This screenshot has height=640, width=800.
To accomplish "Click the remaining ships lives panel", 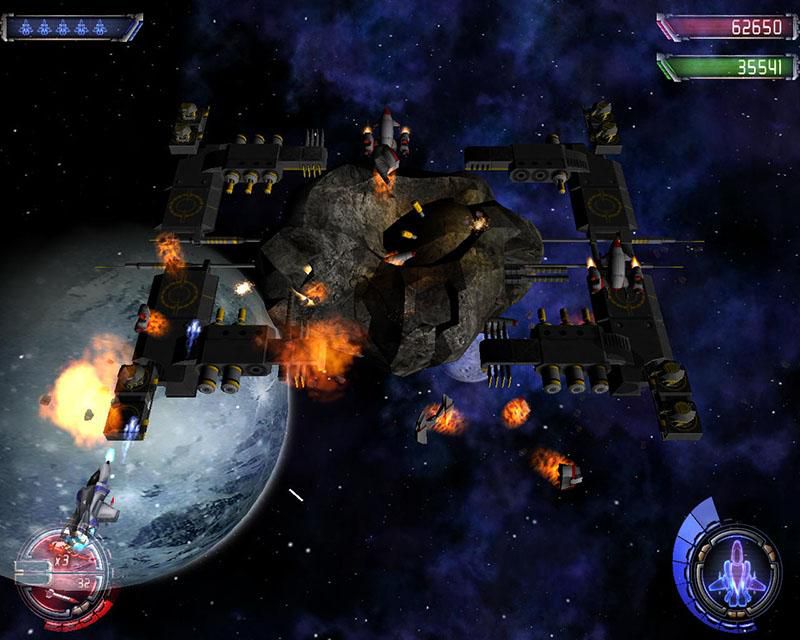I will tap(72, 27).
